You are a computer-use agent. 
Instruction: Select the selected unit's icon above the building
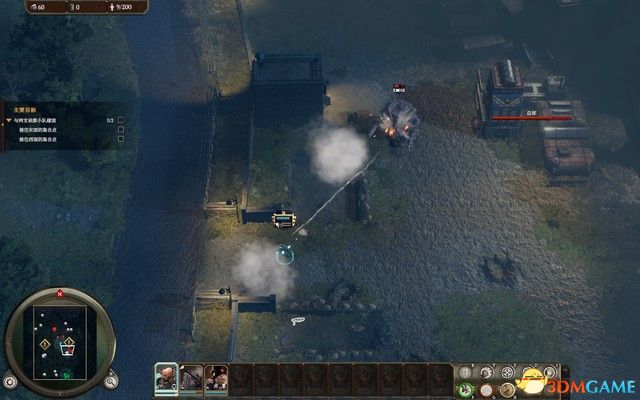point(284,218)
